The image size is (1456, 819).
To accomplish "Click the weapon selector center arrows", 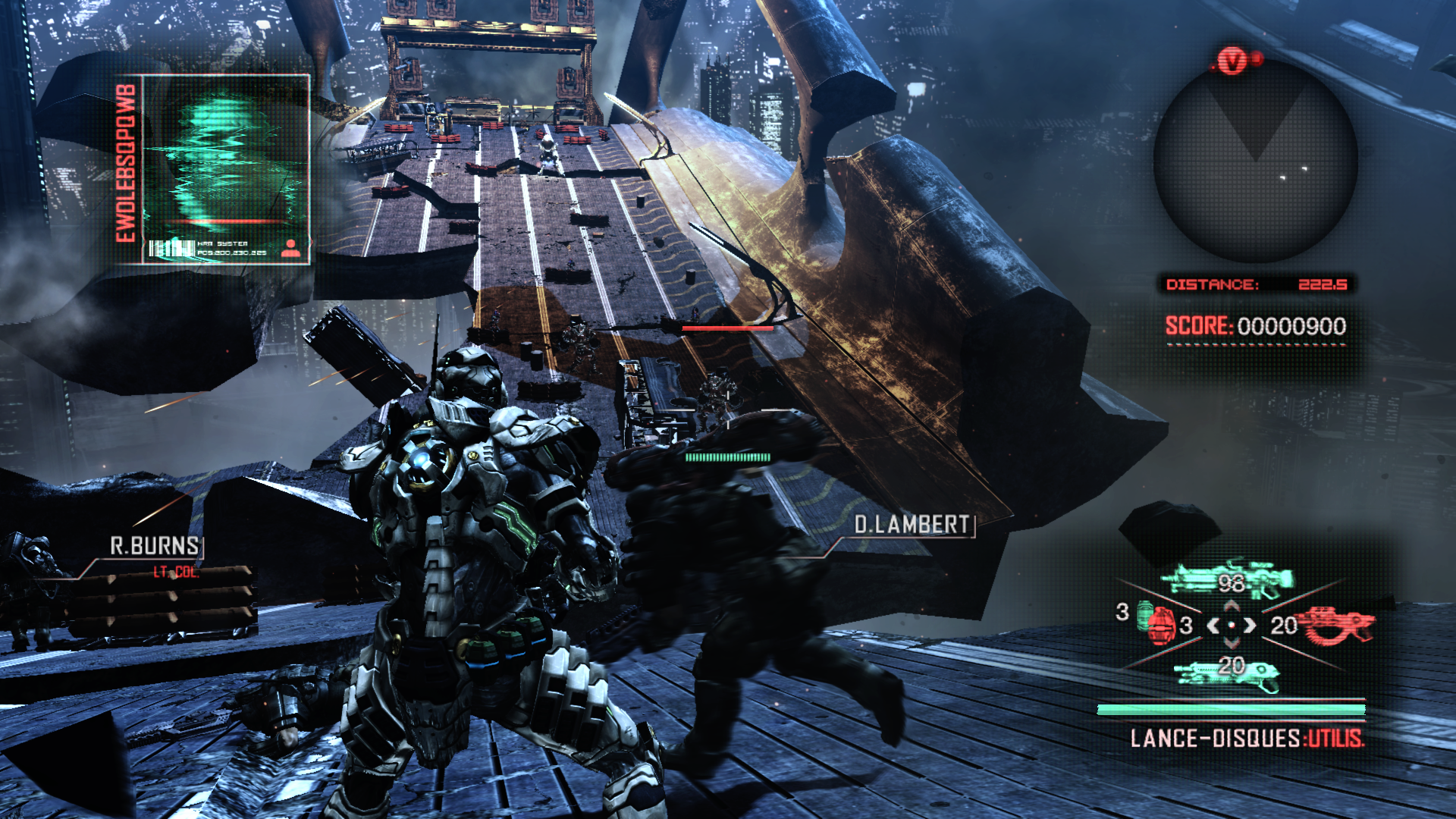I will 1232,626.
